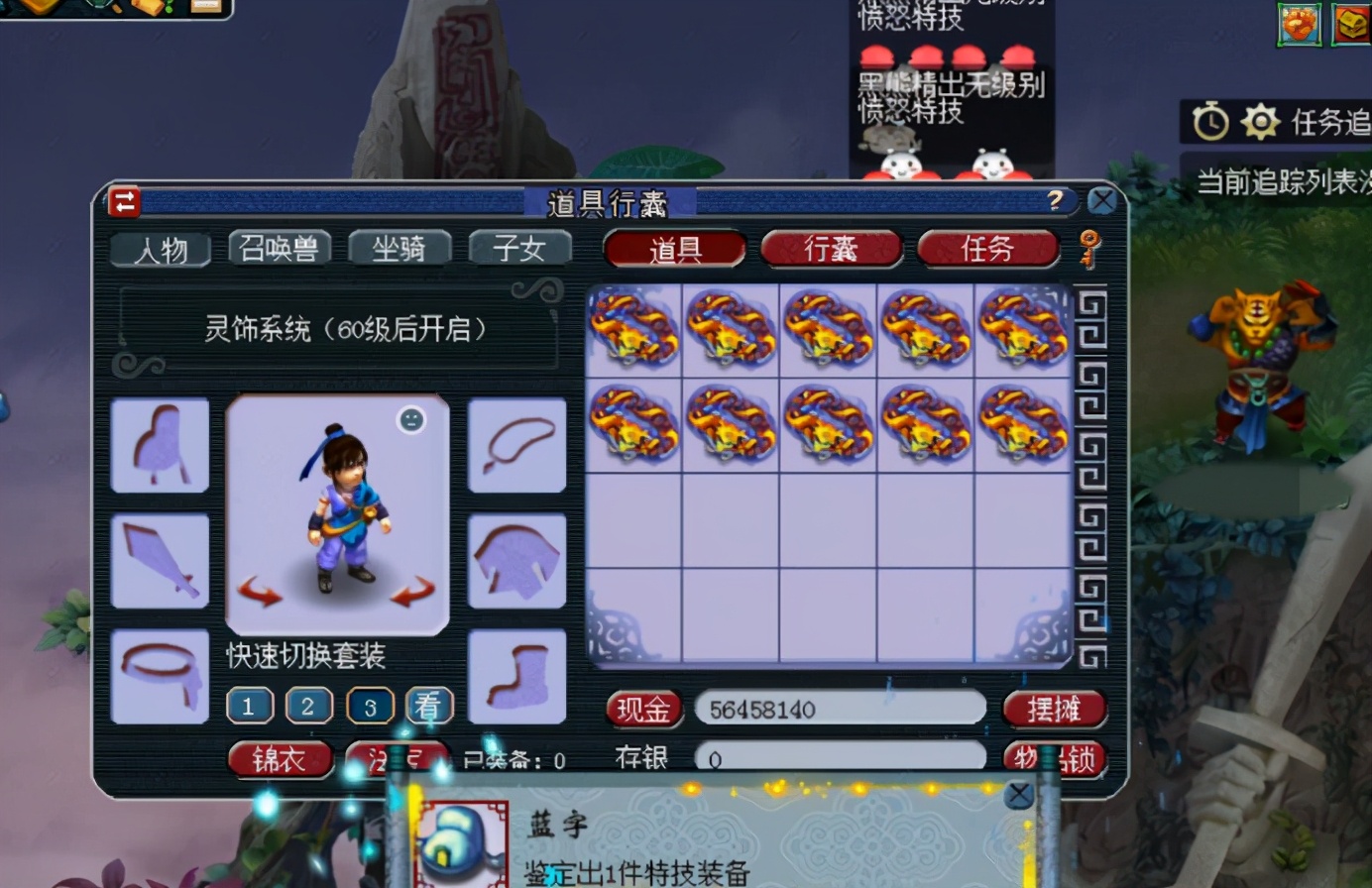Viewport: 1372px width, 888px height.
Task: Click the 摆摊 stall button
Action: [1055, 711]
